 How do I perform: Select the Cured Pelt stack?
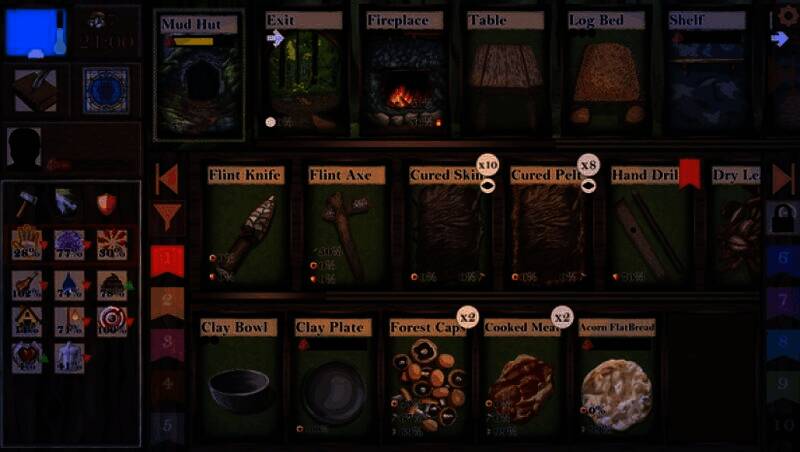(x=547, y=228)
